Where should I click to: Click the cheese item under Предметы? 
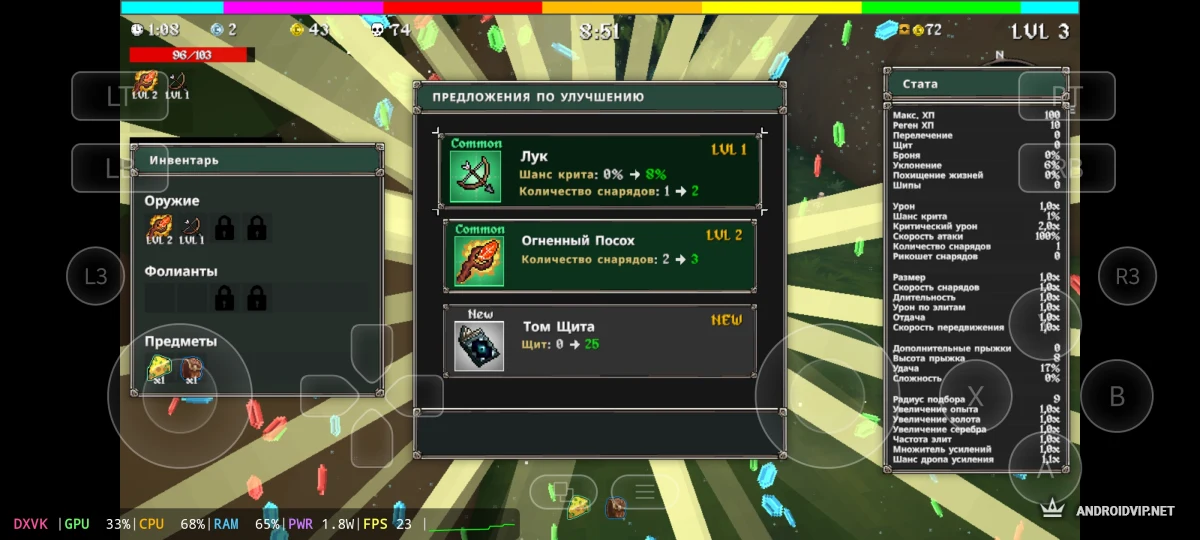[x=160, y=370]
